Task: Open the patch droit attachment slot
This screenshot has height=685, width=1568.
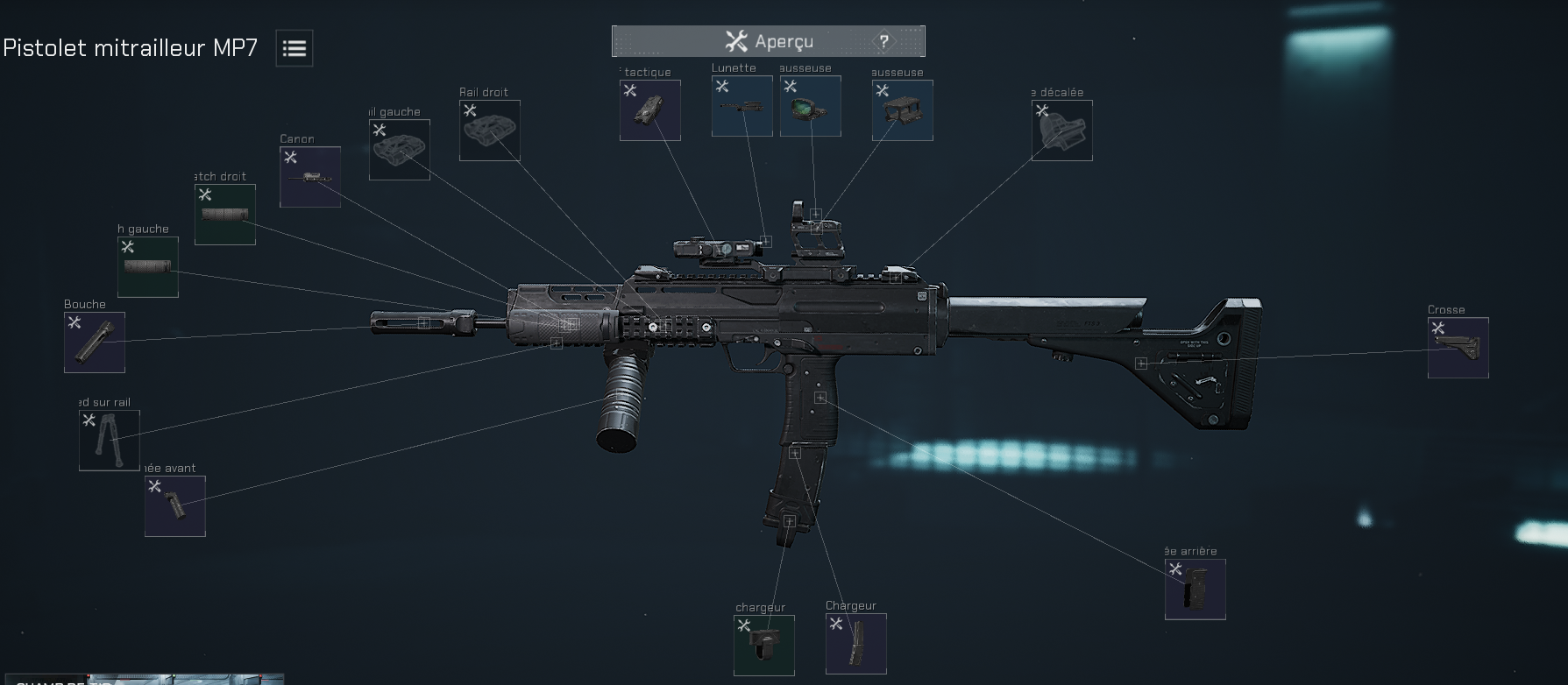Action: (x=224, y=213)
